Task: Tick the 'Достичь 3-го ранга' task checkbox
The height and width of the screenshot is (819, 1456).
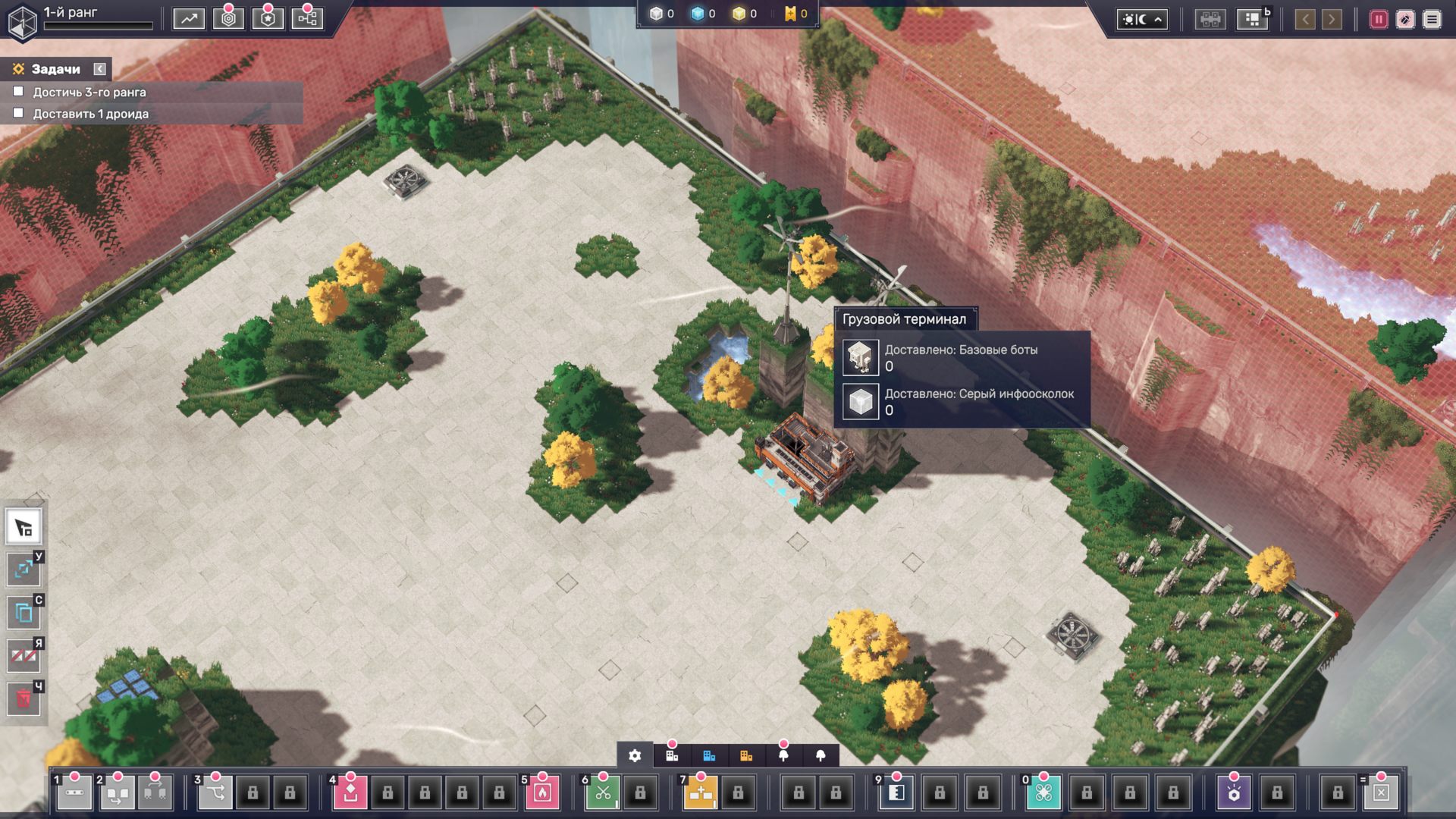Action: 19,92
